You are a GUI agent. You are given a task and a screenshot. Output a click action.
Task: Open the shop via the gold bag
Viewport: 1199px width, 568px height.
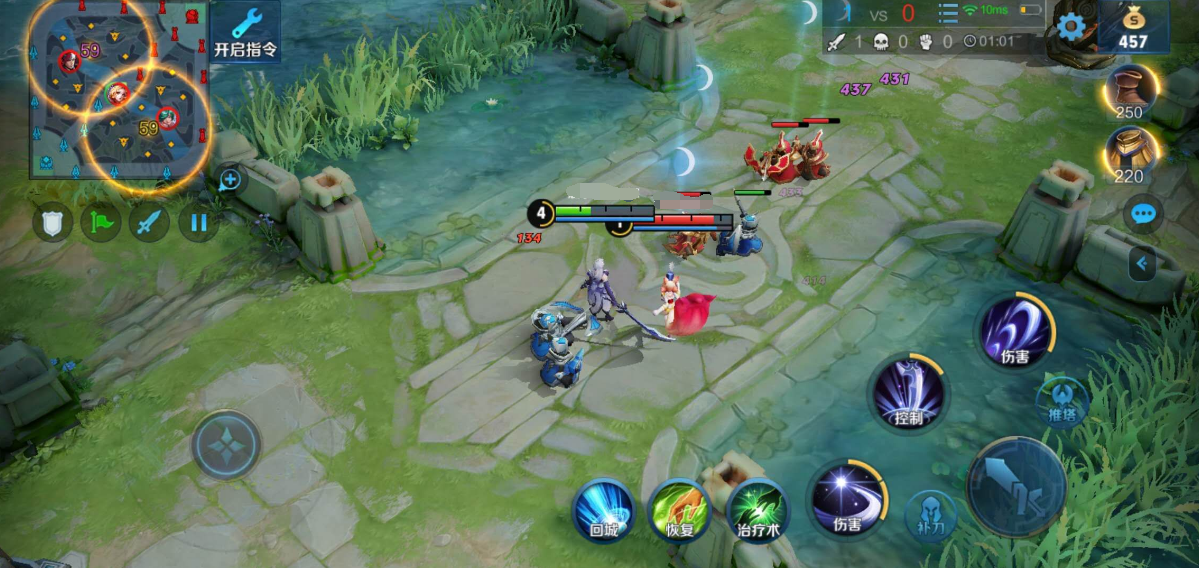tap(1133, 27)
